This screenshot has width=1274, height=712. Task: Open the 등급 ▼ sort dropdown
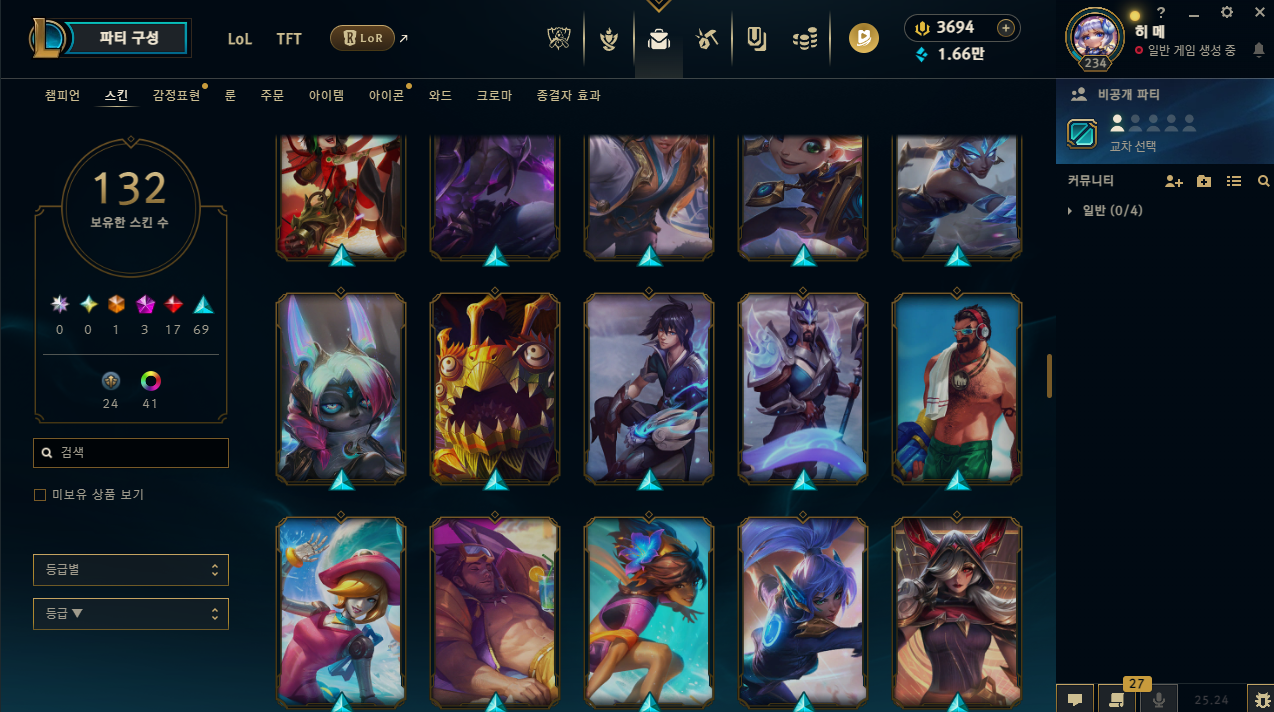coord(131,614)
